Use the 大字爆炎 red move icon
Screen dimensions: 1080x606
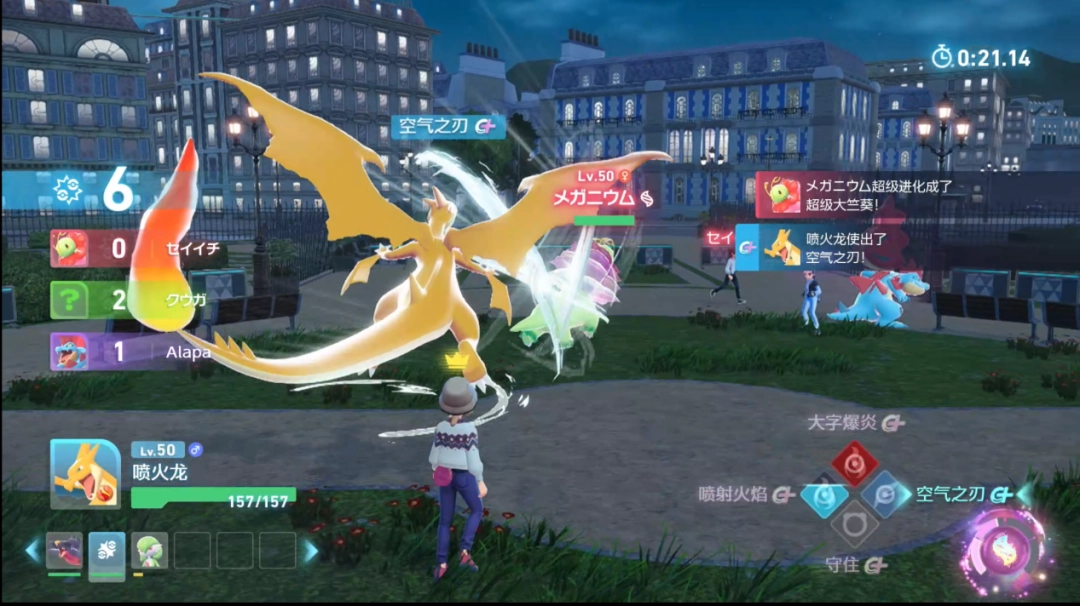(854, 463)
